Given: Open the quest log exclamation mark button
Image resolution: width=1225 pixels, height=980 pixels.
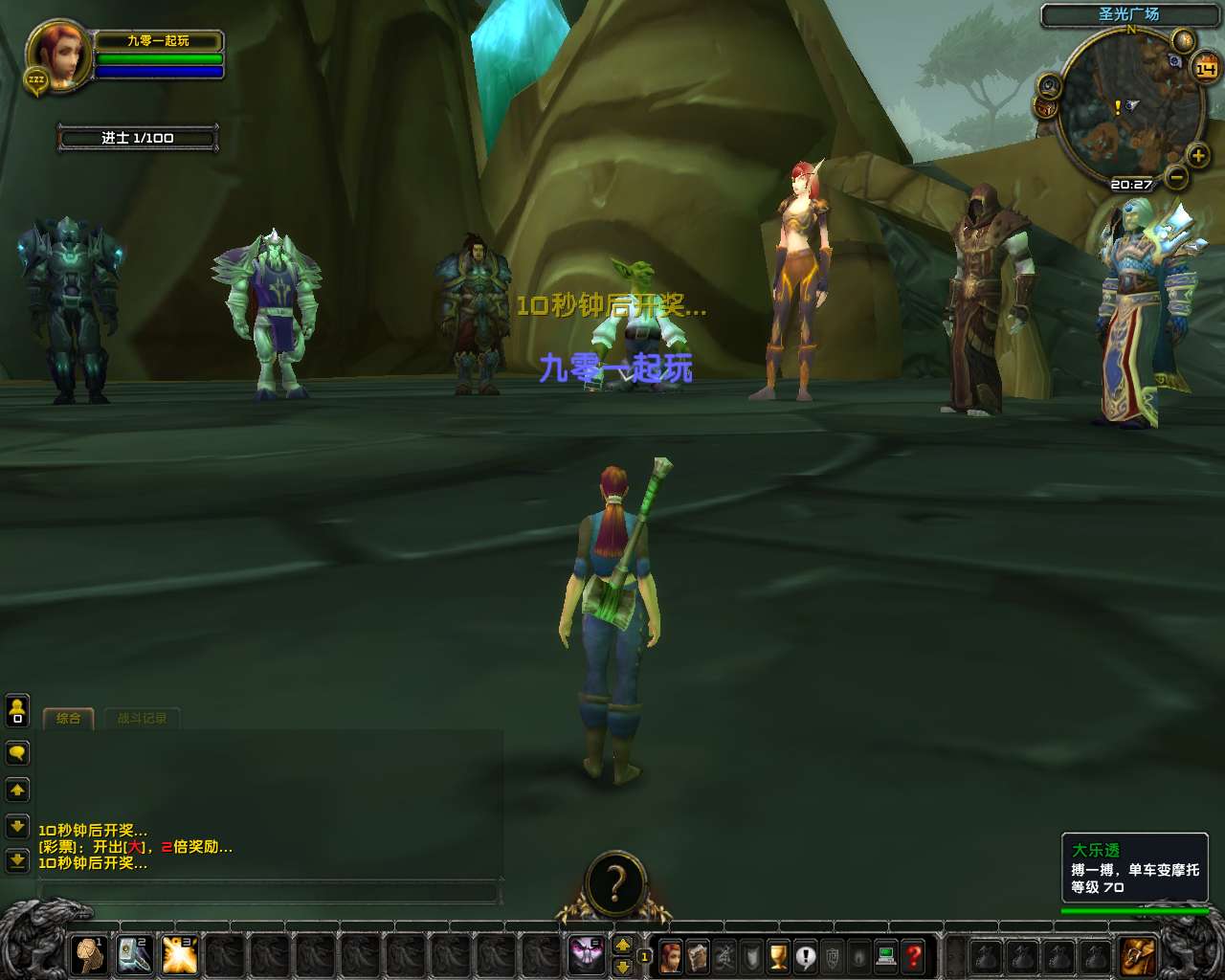Looking at the screenshot, I should 806,955.
